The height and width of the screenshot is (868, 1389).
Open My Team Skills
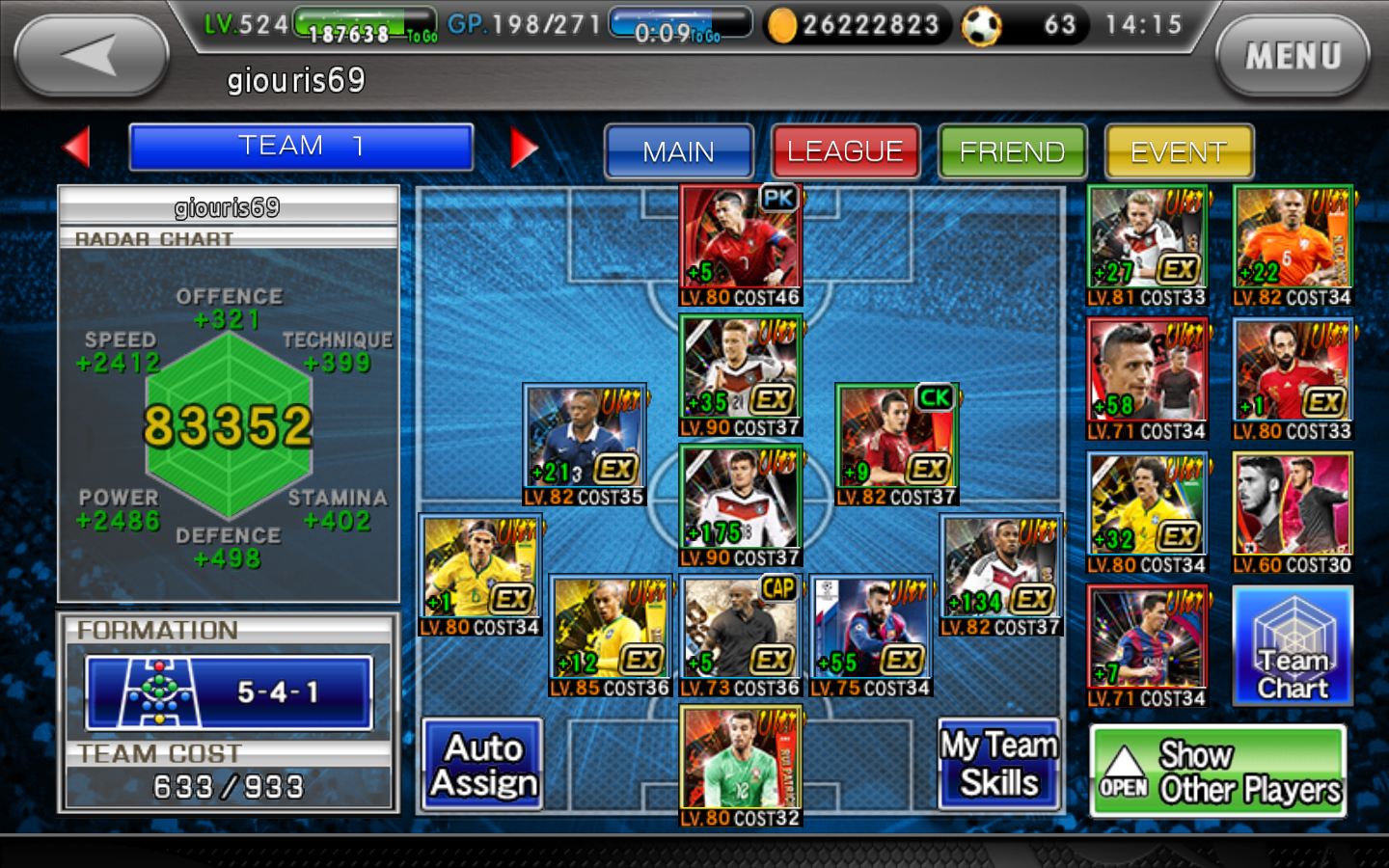(x=997, y=762)
